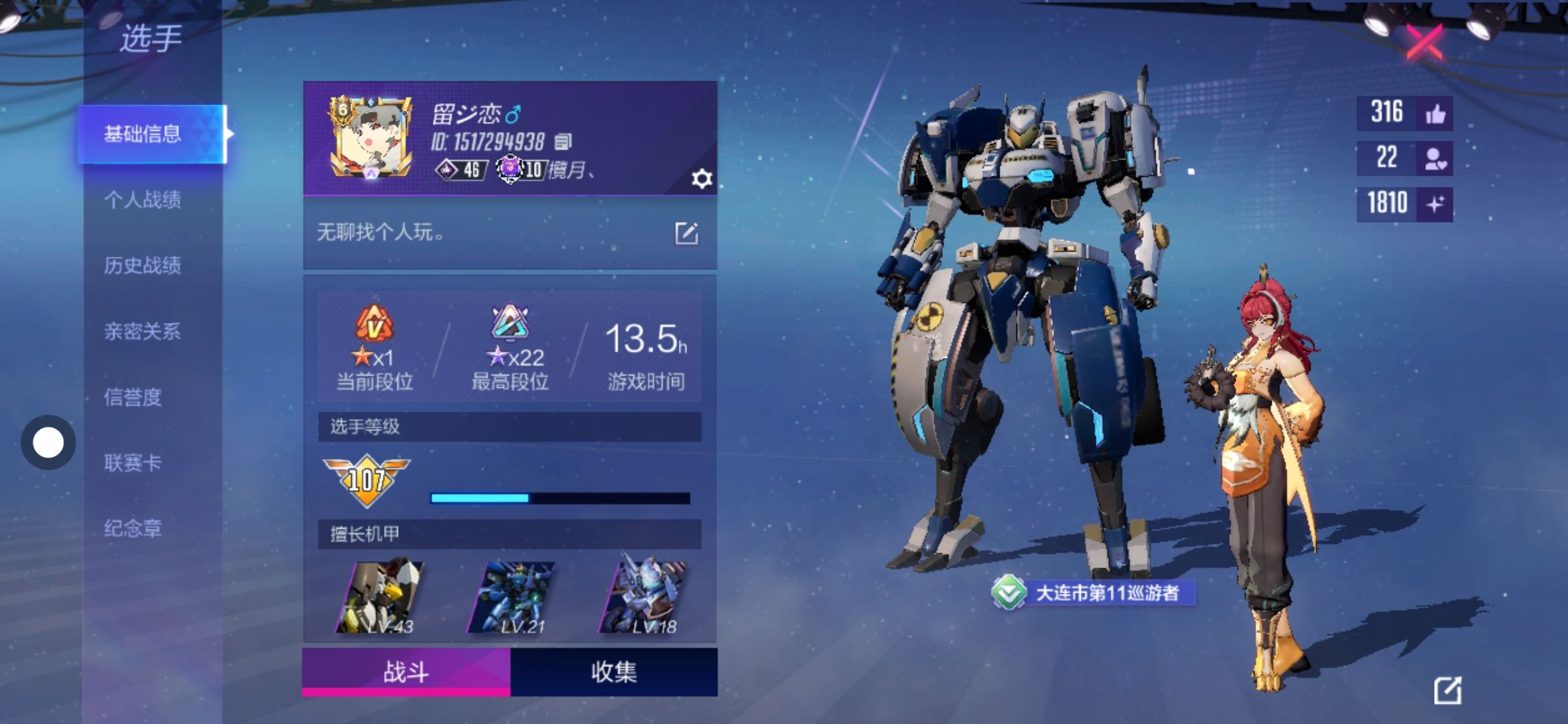Switch to the 收集 tab
Screen dimensions: 1568x724
pyautogui.click(x=614, y=672)
